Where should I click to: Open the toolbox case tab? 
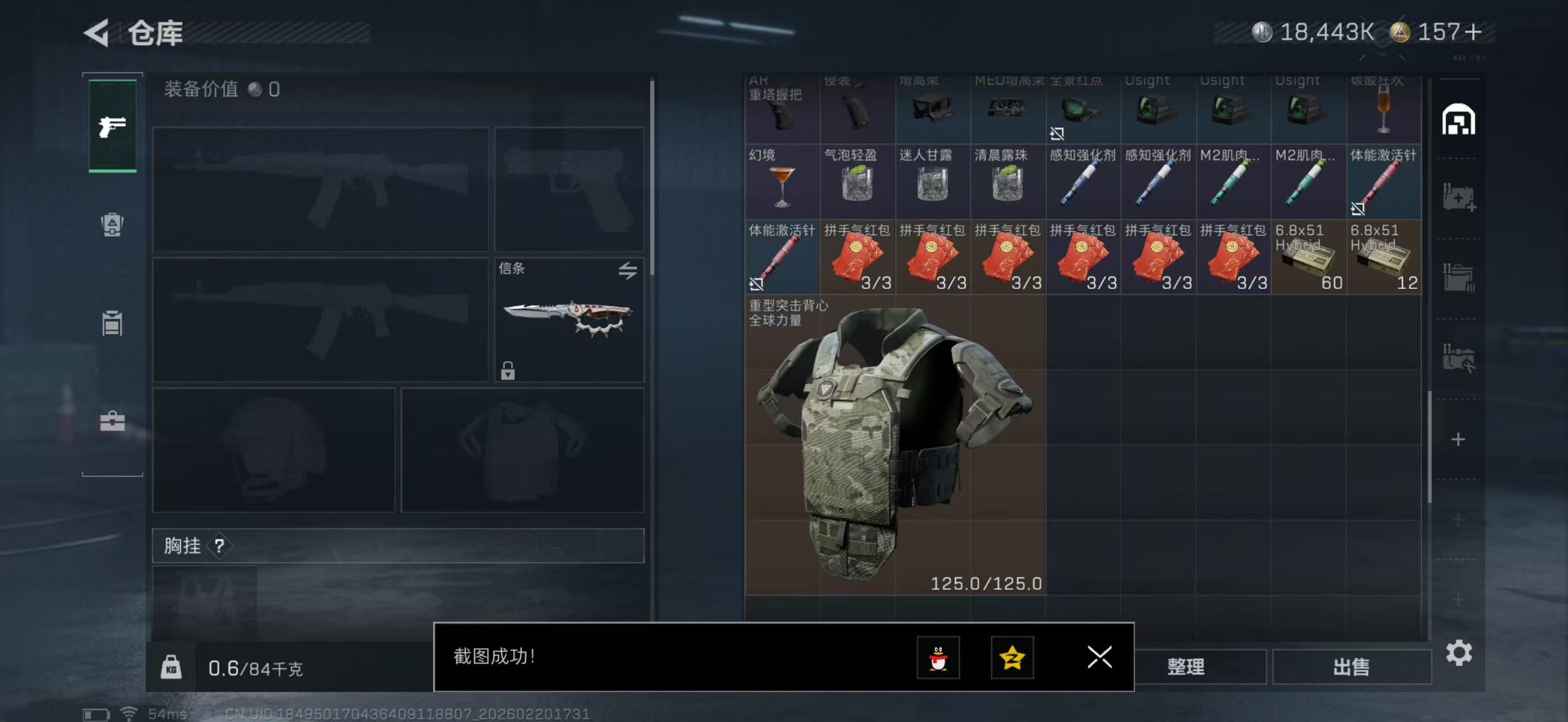112,421
